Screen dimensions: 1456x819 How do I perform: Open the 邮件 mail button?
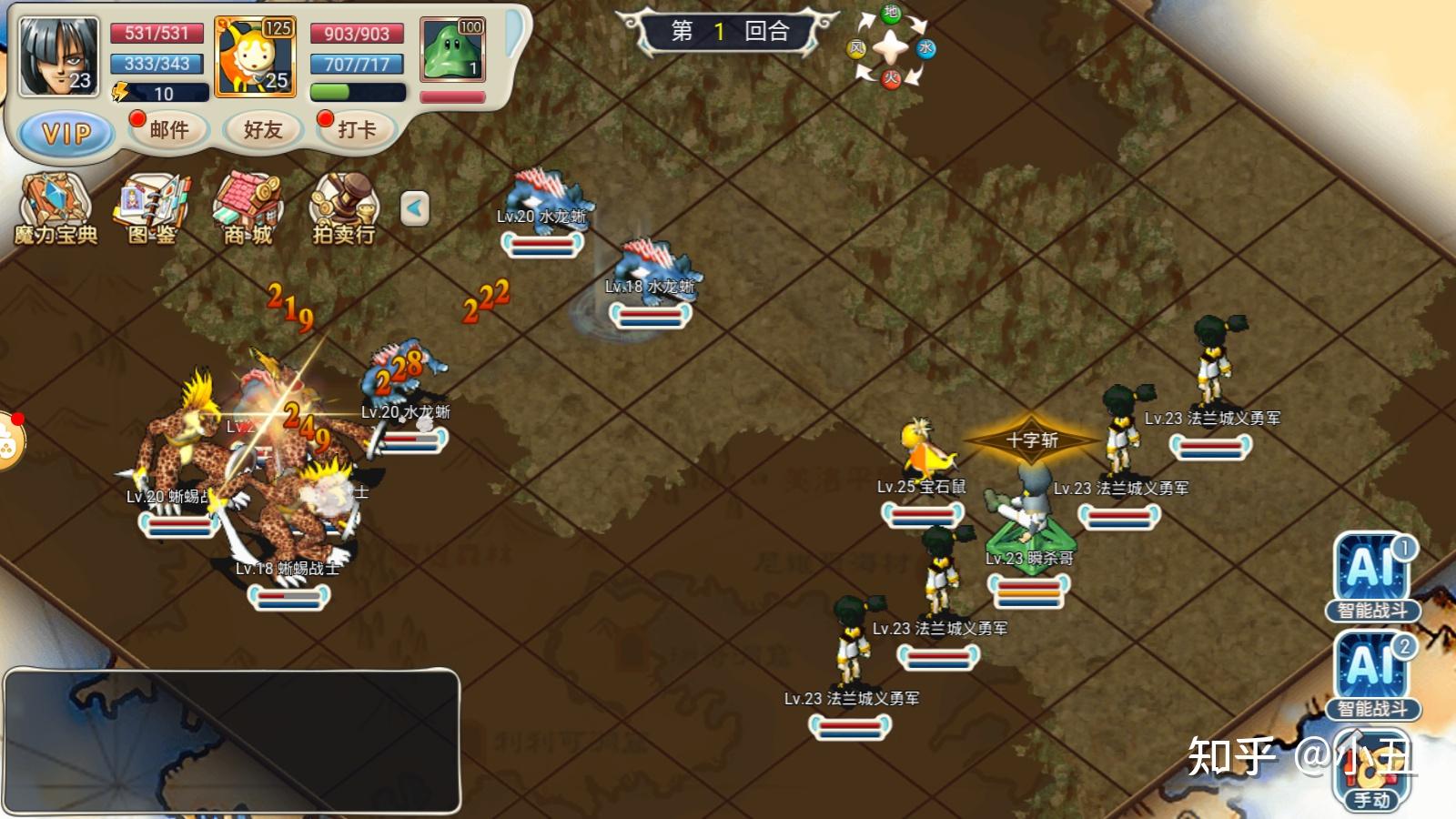tap(169, 130)
